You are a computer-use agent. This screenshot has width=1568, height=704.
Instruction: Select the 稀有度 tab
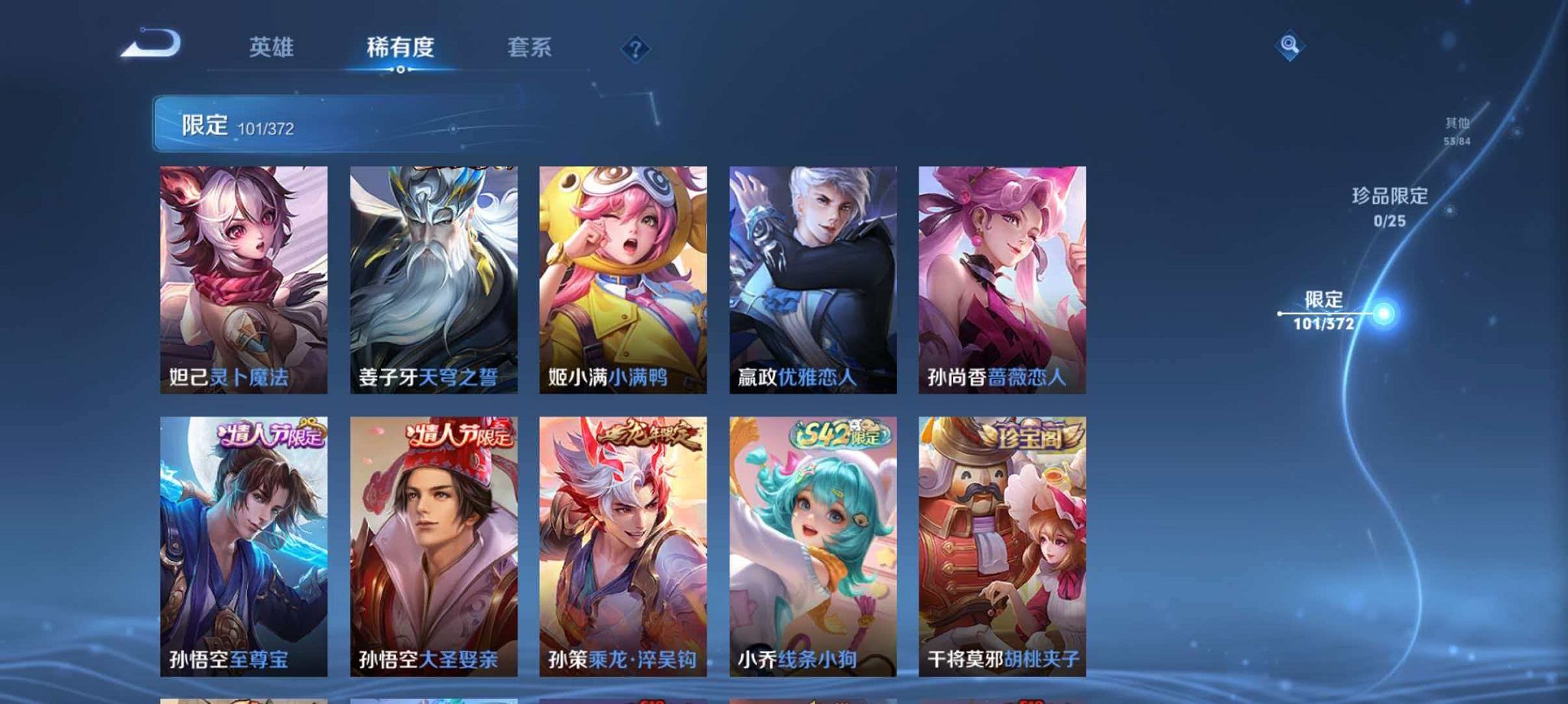[401, 46]
